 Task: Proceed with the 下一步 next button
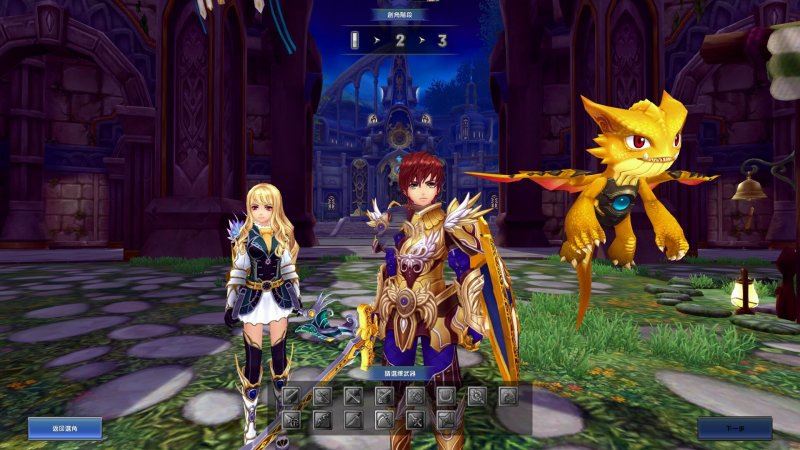(734, 428)
